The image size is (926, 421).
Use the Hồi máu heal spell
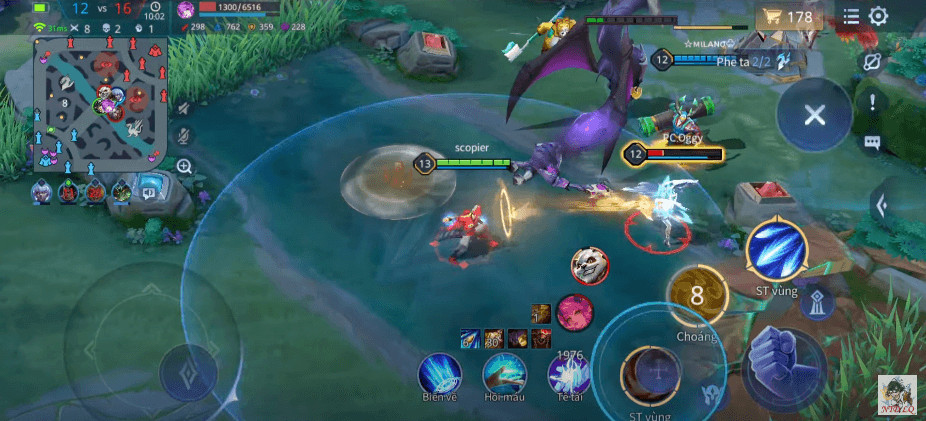coord(505,373)
